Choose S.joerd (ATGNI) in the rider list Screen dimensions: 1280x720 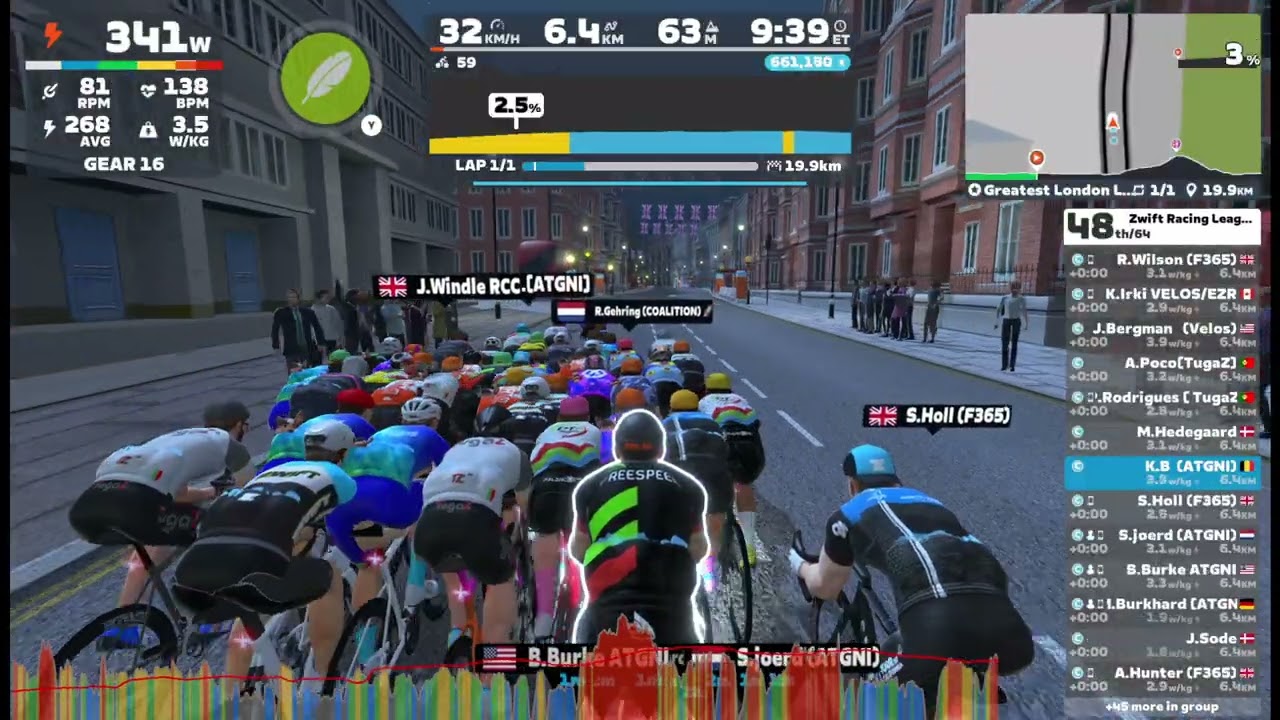(x=1162, y=541)
